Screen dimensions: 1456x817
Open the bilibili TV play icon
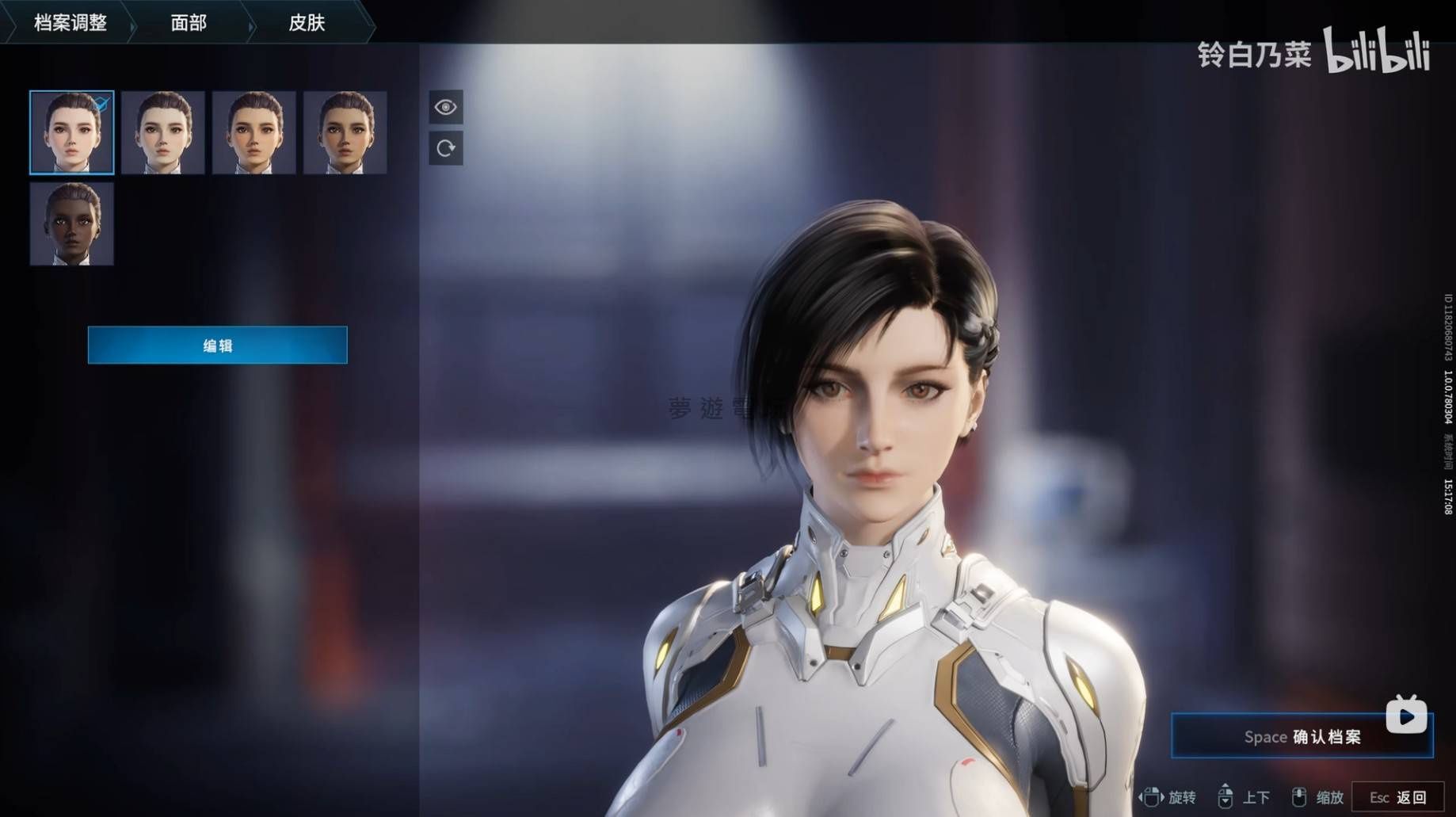tap(1407, 716)
